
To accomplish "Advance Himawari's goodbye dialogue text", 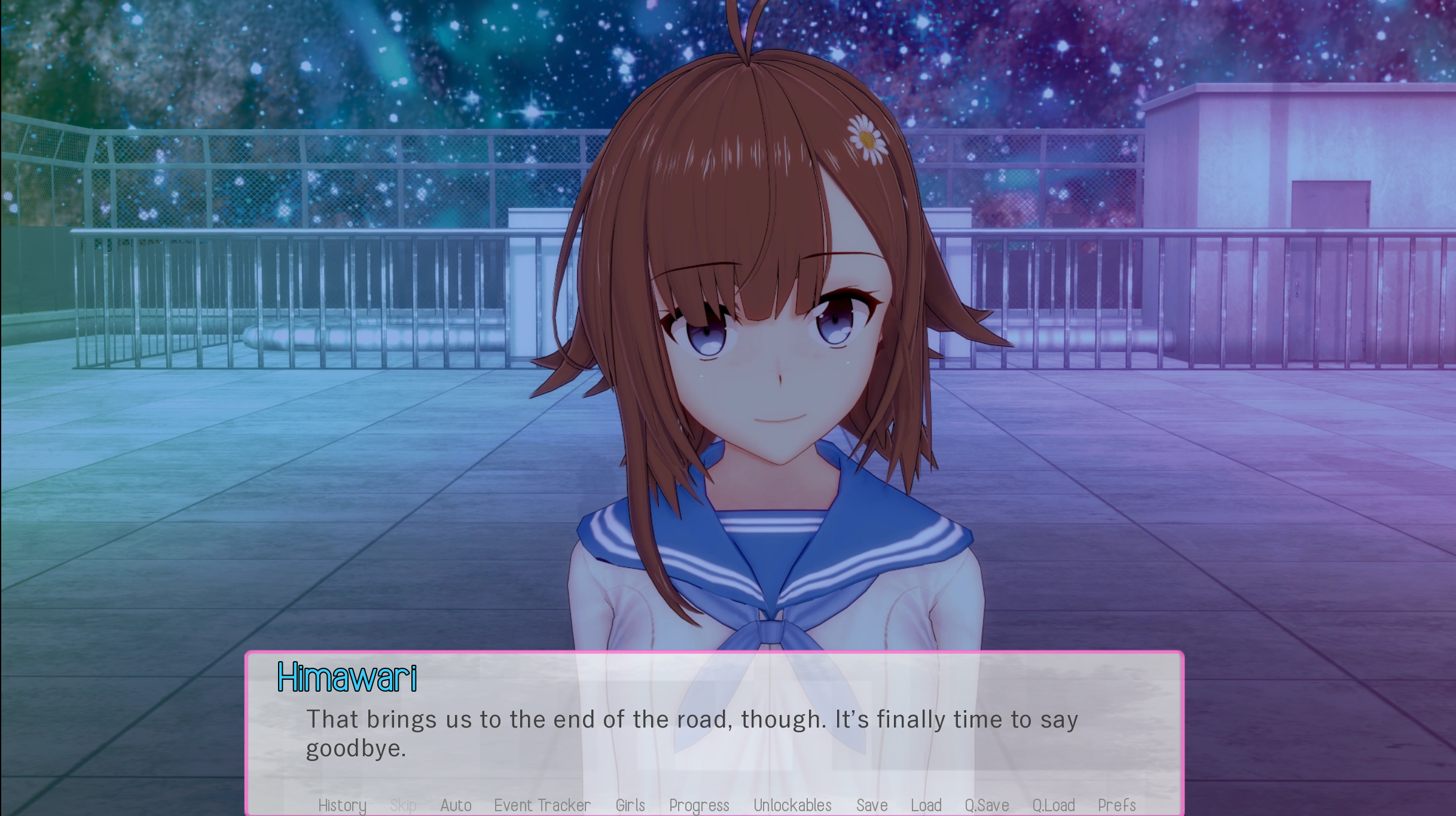I will (x=692, y=734).
